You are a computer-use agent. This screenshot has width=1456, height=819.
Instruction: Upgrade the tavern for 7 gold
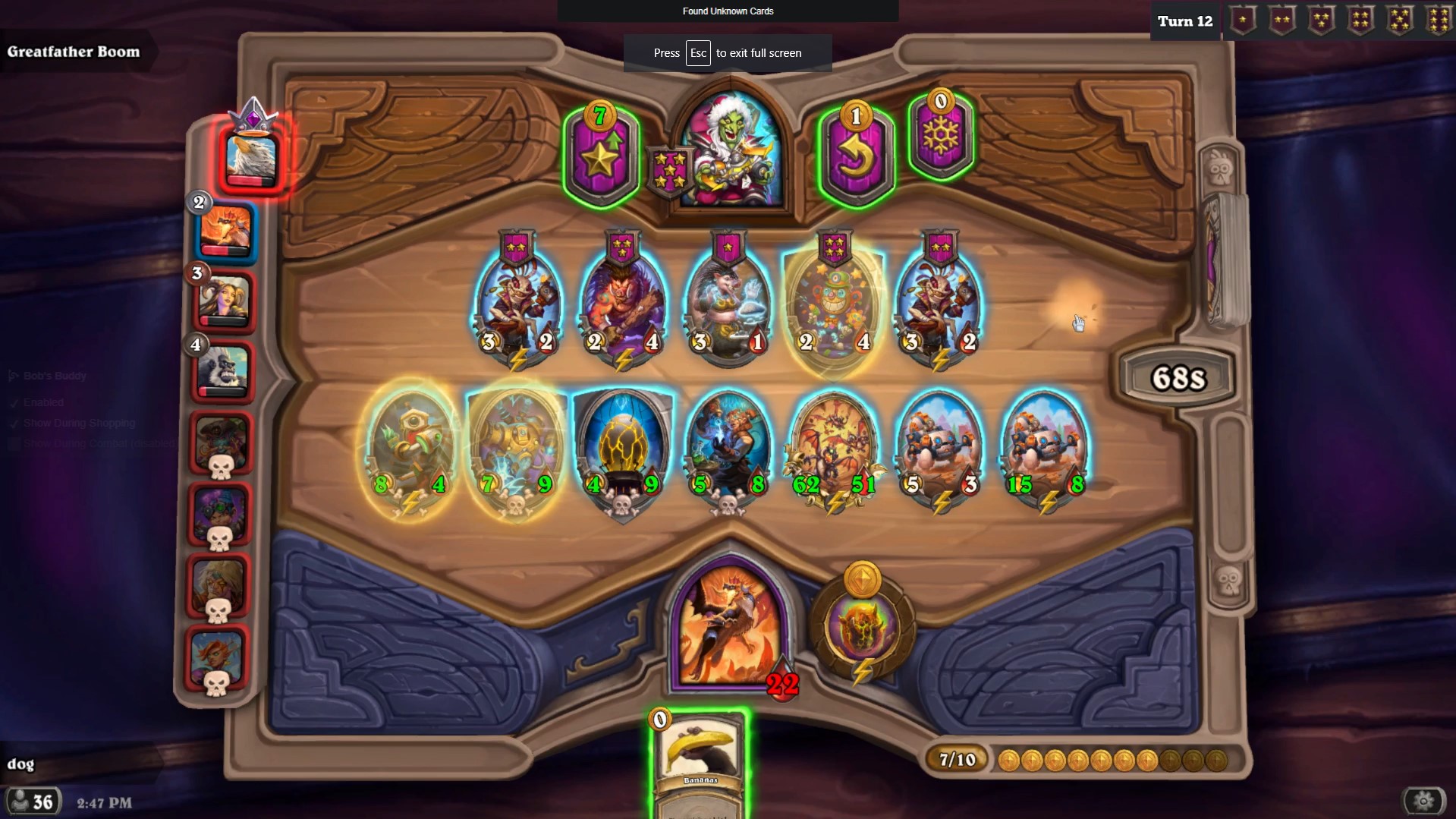tap(600, 156)
